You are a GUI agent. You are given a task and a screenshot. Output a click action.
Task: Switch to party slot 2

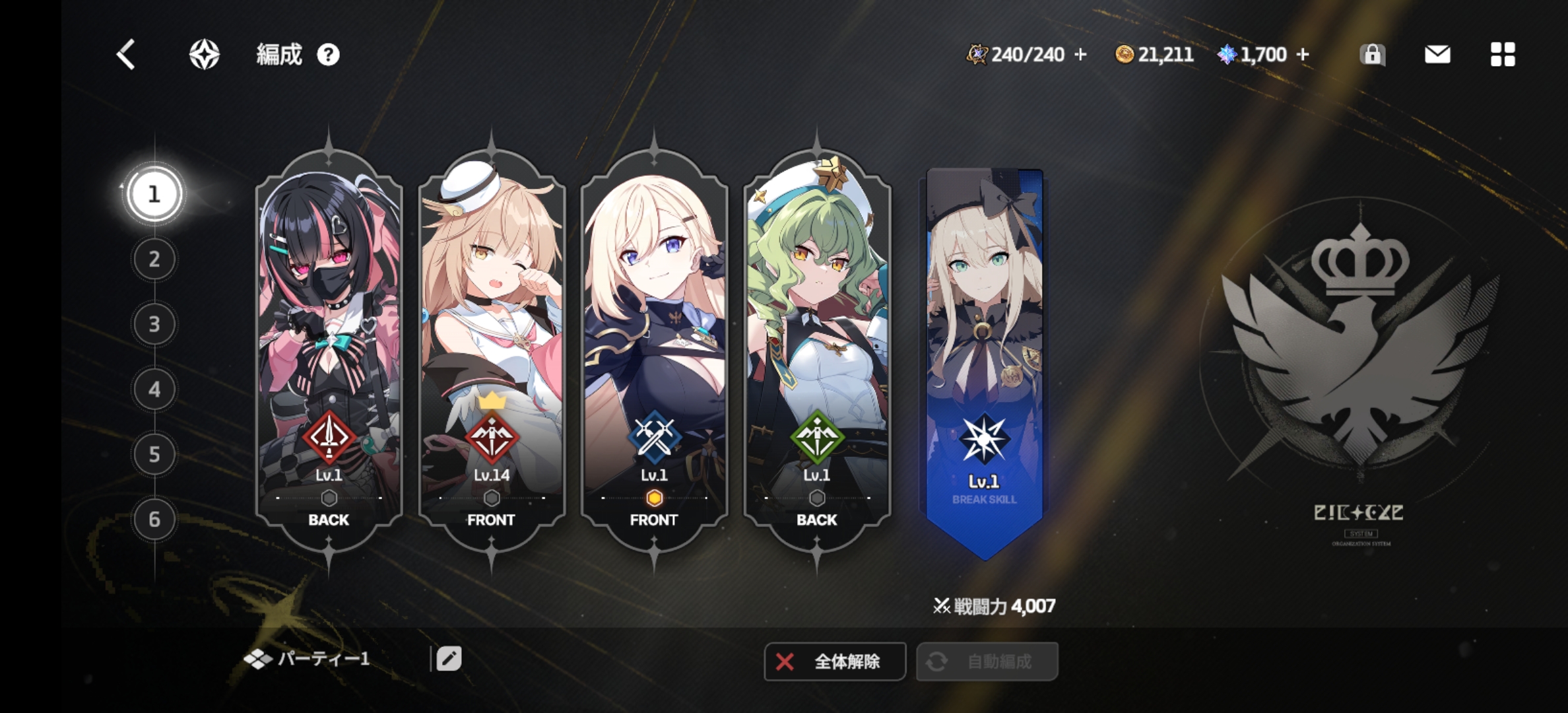point(154,259)
